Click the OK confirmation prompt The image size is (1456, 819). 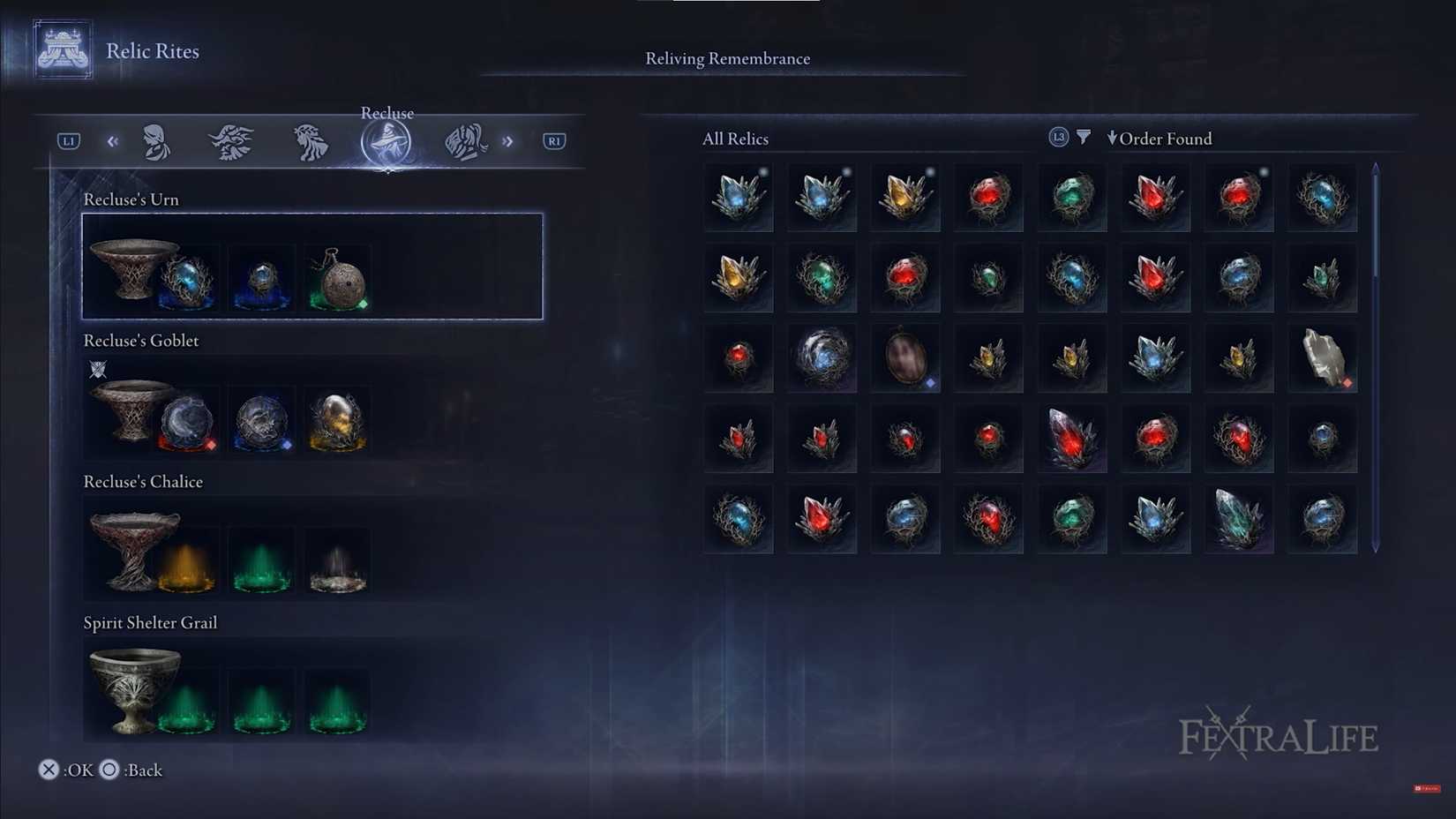coord(66,770)
